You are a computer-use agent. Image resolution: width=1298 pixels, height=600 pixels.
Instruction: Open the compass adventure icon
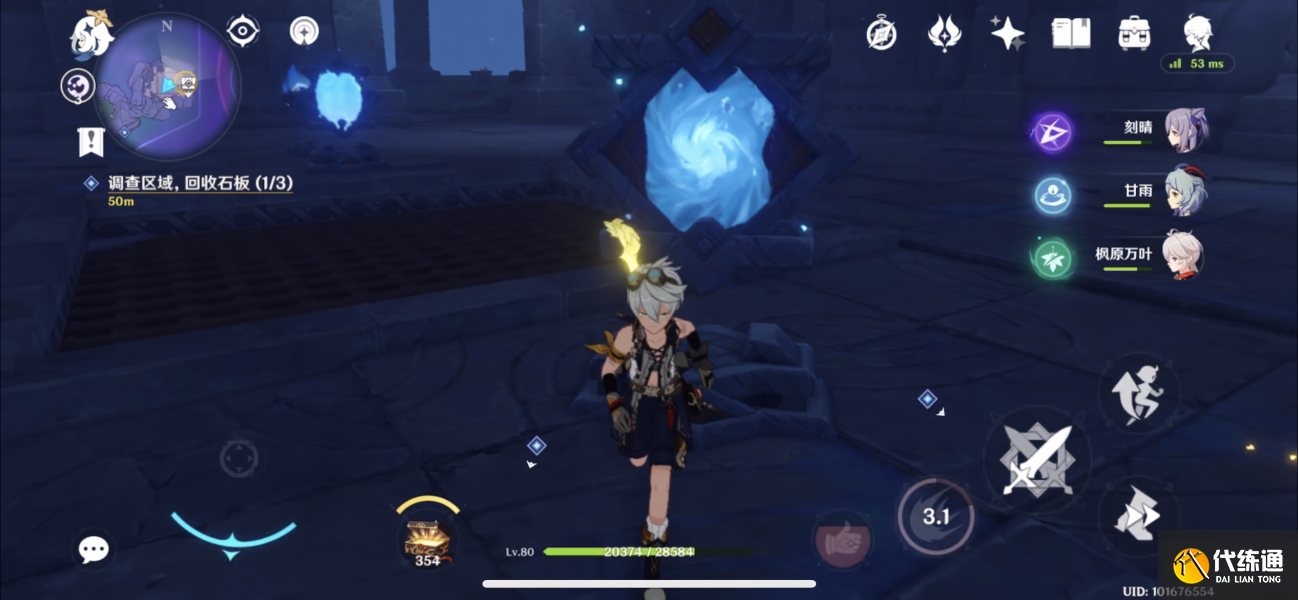pyautogui.click(x=881, y=34)
